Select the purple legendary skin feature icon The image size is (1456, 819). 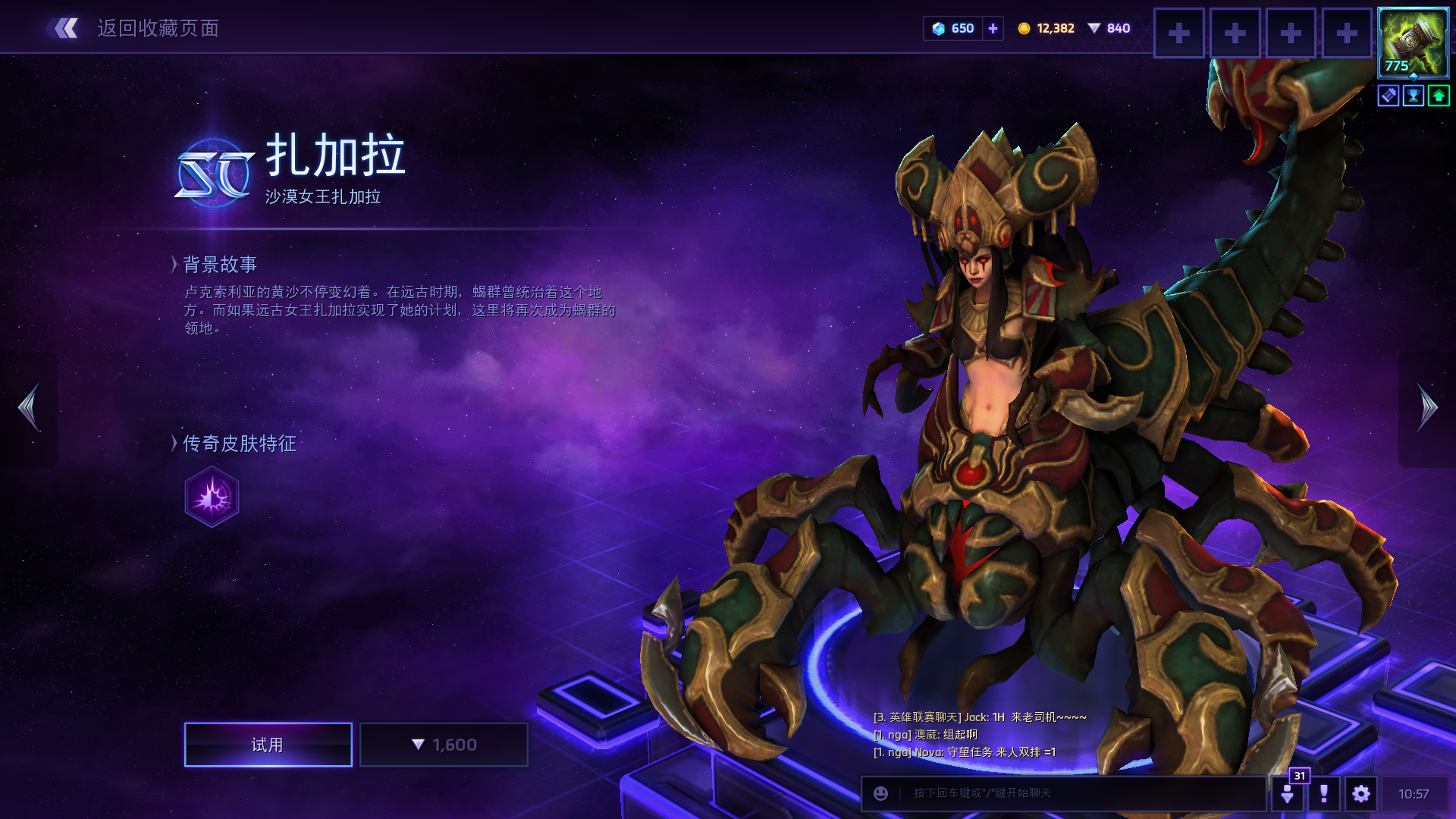click(x=212, y=497)
